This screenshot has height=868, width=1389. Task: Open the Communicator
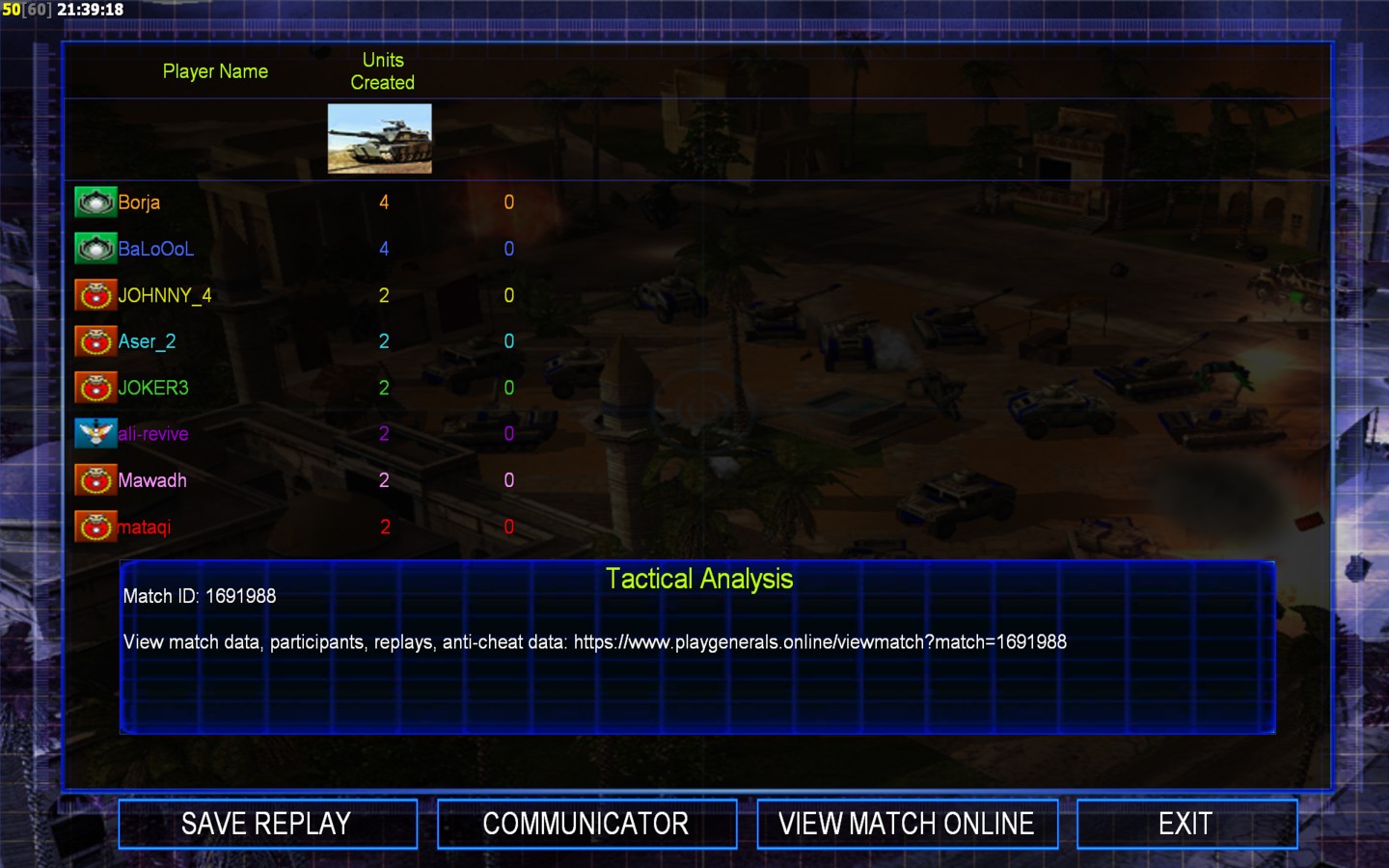[x=586, y=824]
